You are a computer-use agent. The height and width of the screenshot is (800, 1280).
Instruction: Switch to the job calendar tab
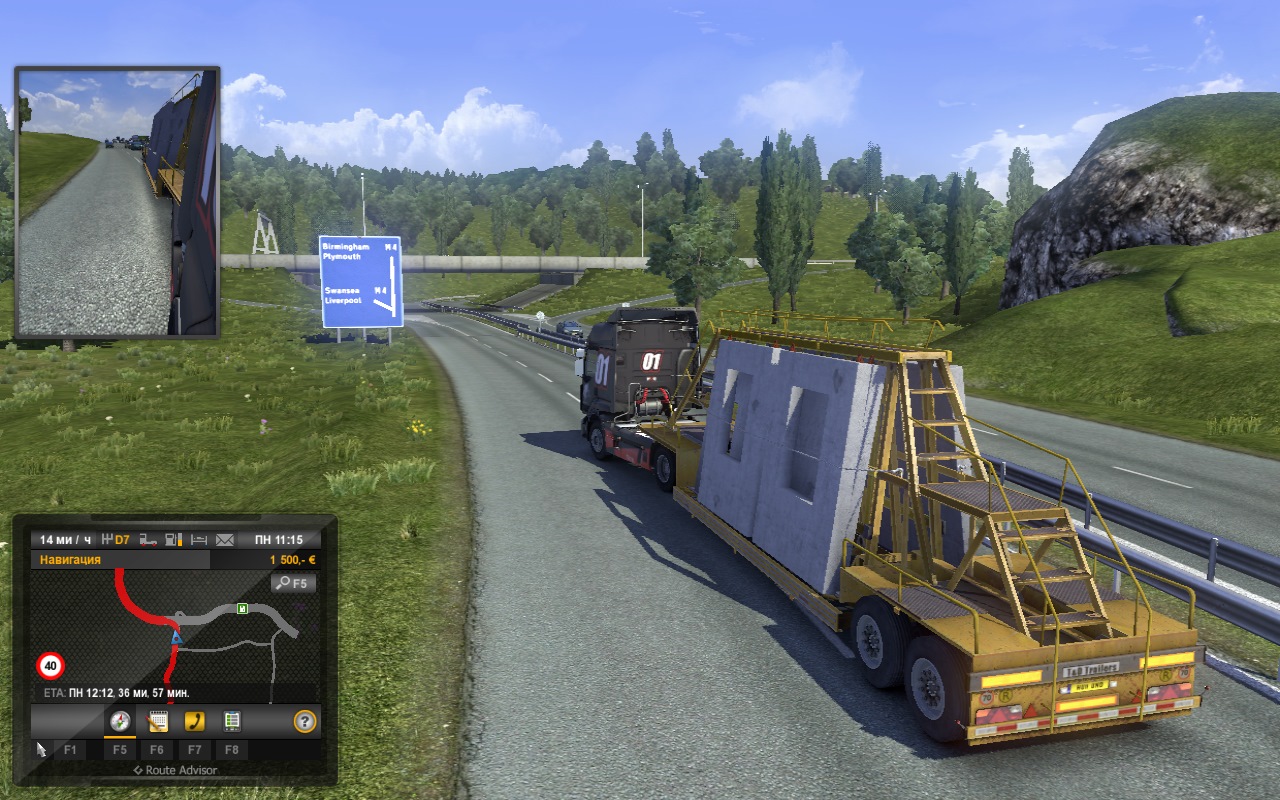click(x=157, y=720)
